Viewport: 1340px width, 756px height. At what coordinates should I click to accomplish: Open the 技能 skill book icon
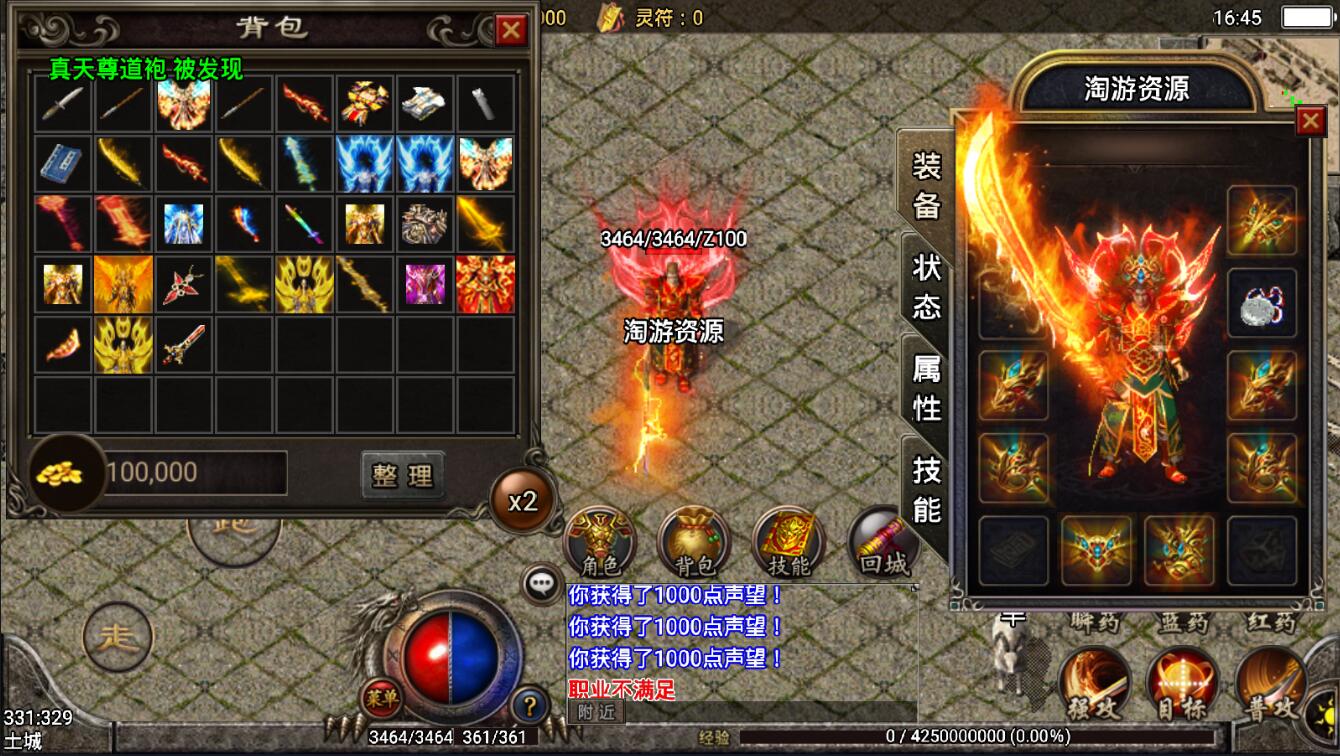tap(788, 542)
